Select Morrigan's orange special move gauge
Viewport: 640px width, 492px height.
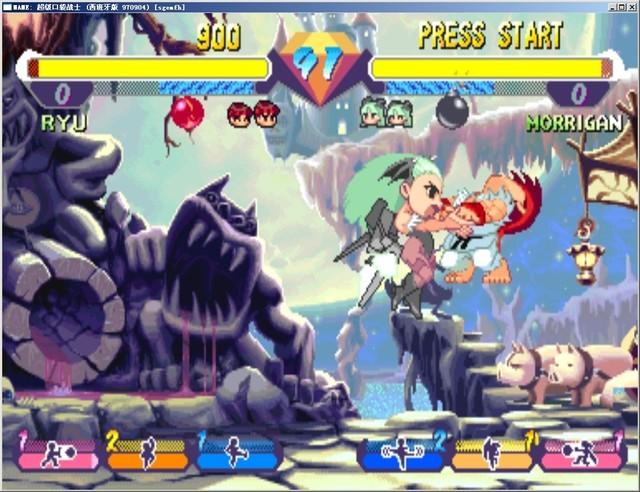point(492,454)
